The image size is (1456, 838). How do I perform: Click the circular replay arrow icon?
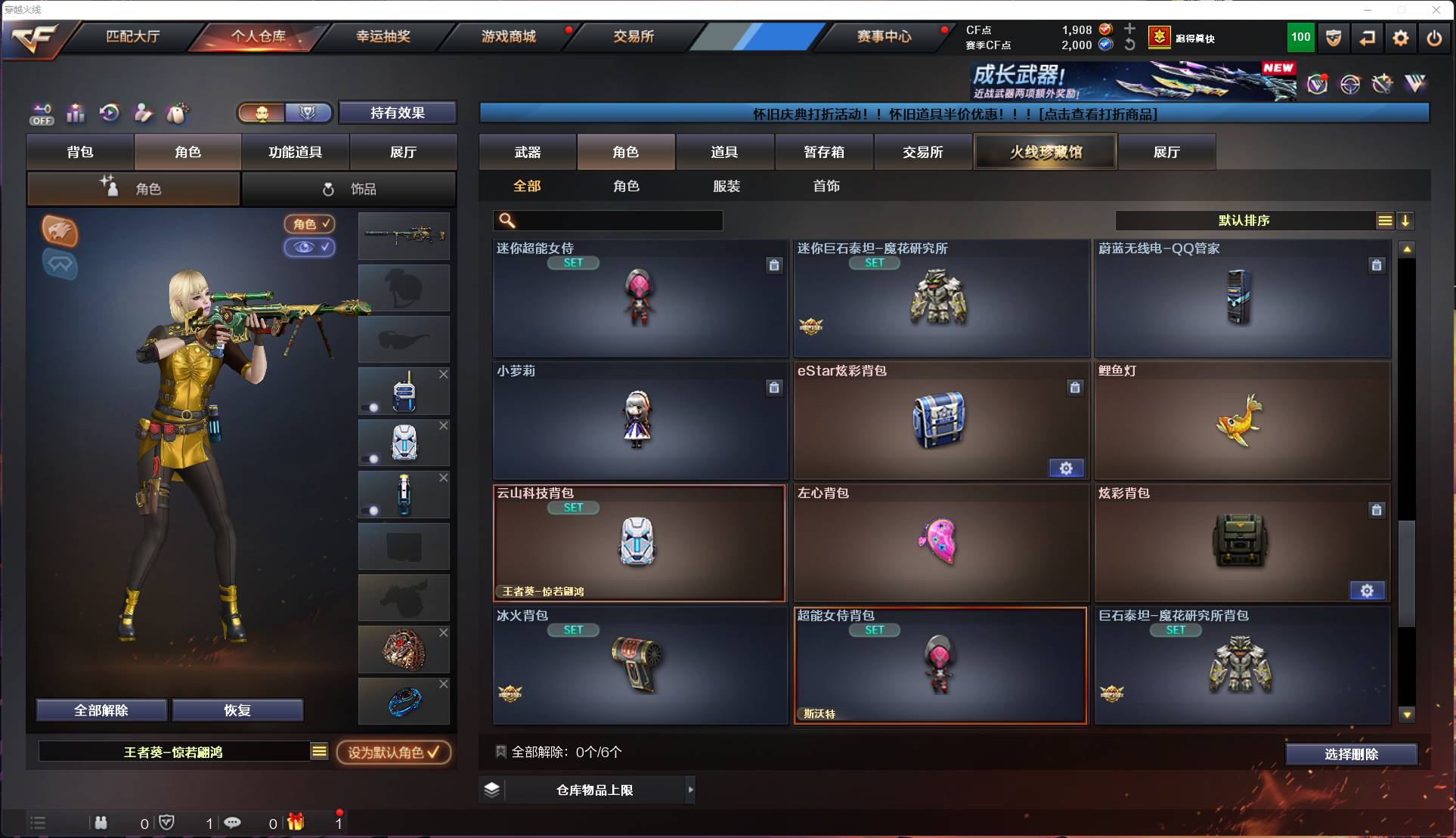pyautogui.click(x=110, y=113)
